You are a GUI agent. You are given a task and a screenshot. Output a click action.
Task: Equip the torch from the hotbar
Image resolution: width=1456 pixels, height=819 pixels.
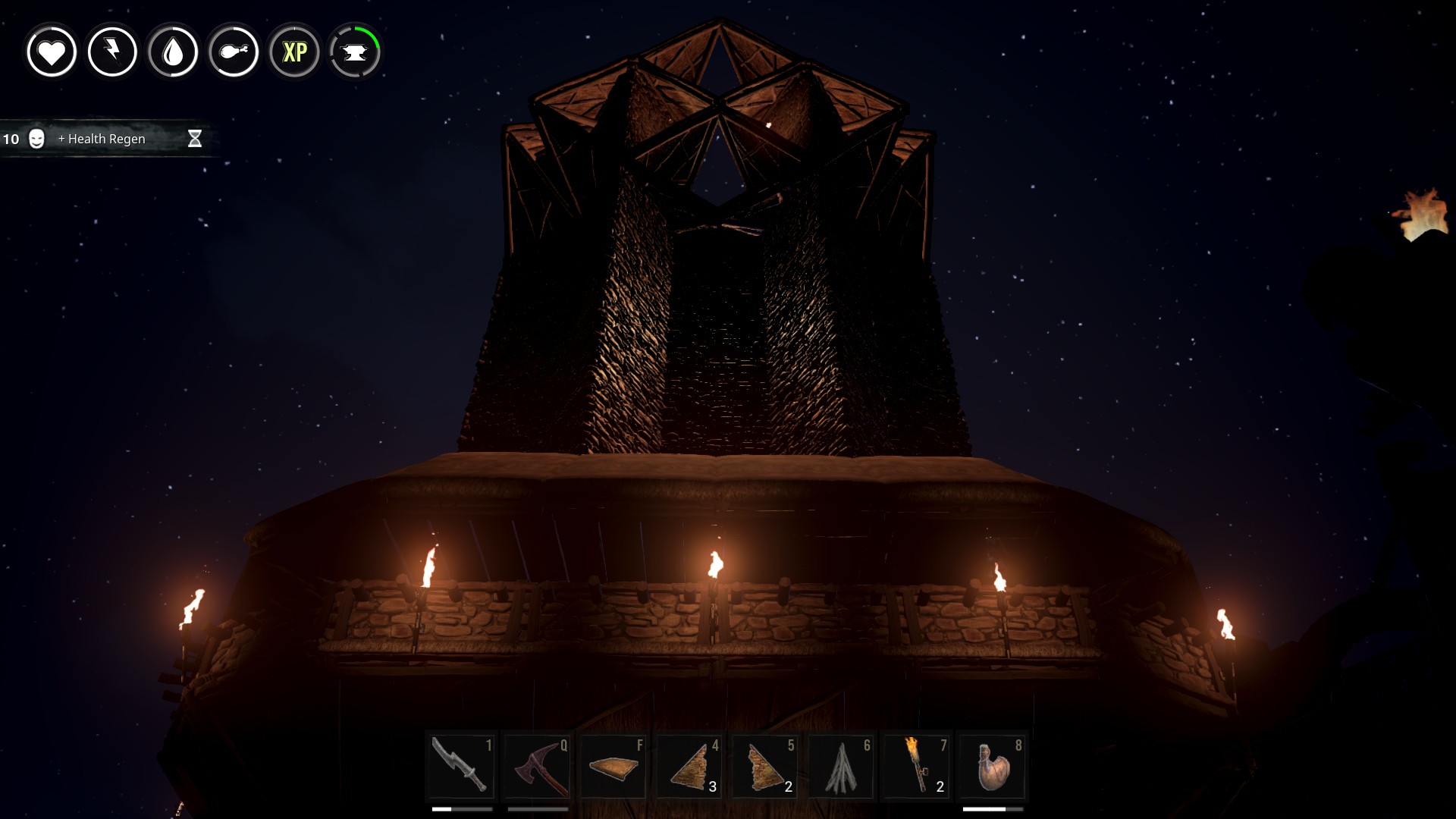[918, 766]
